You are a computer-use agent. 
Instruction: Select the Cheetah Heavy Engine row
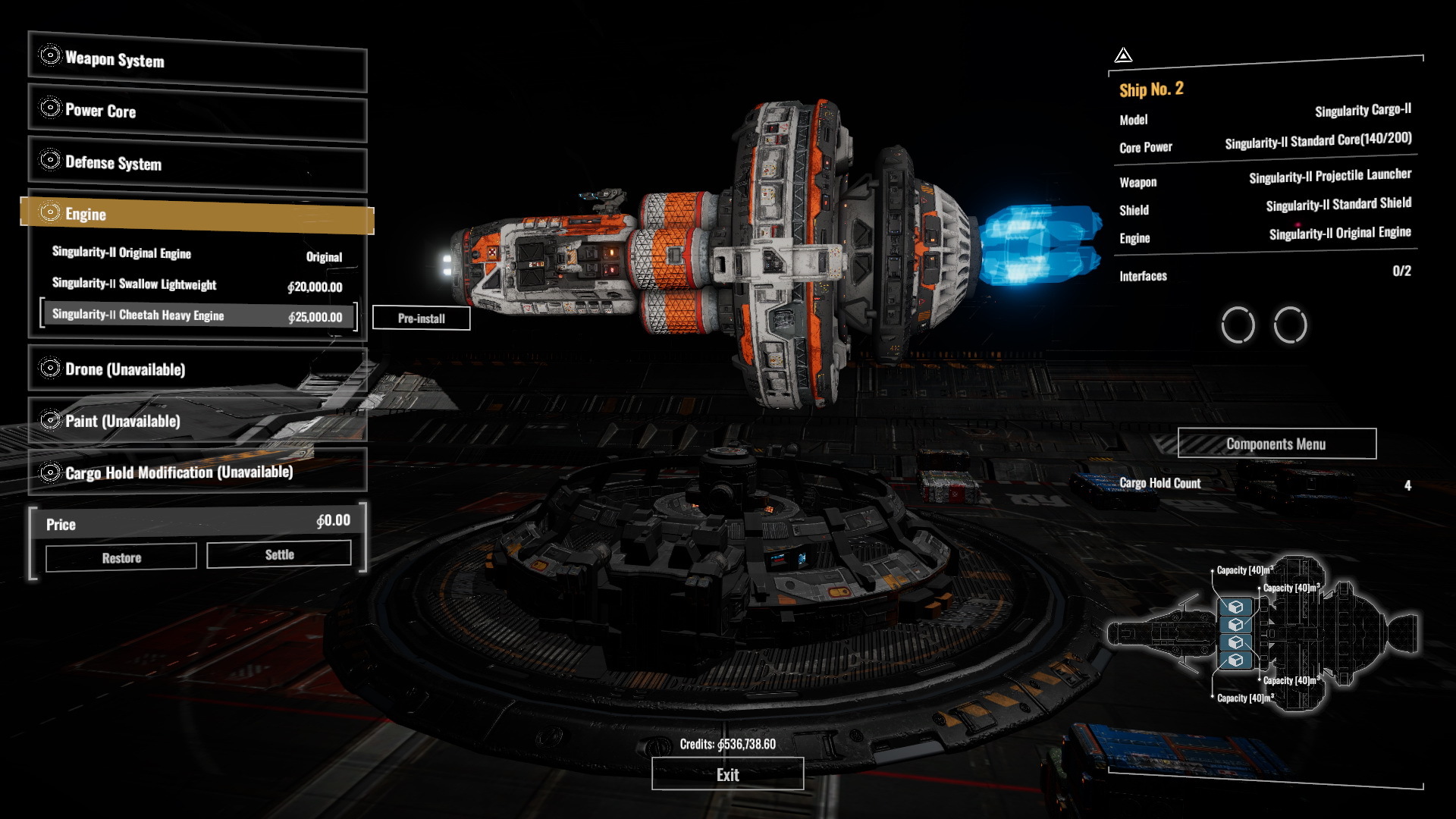coord(197,315)
